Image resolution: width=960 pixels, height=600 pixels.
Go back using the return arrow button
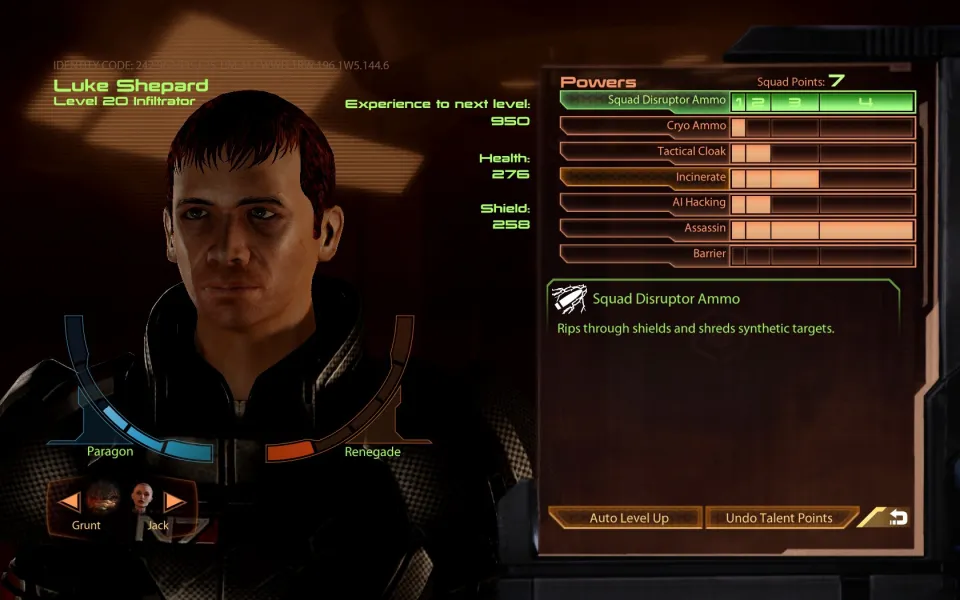point(897,517)
